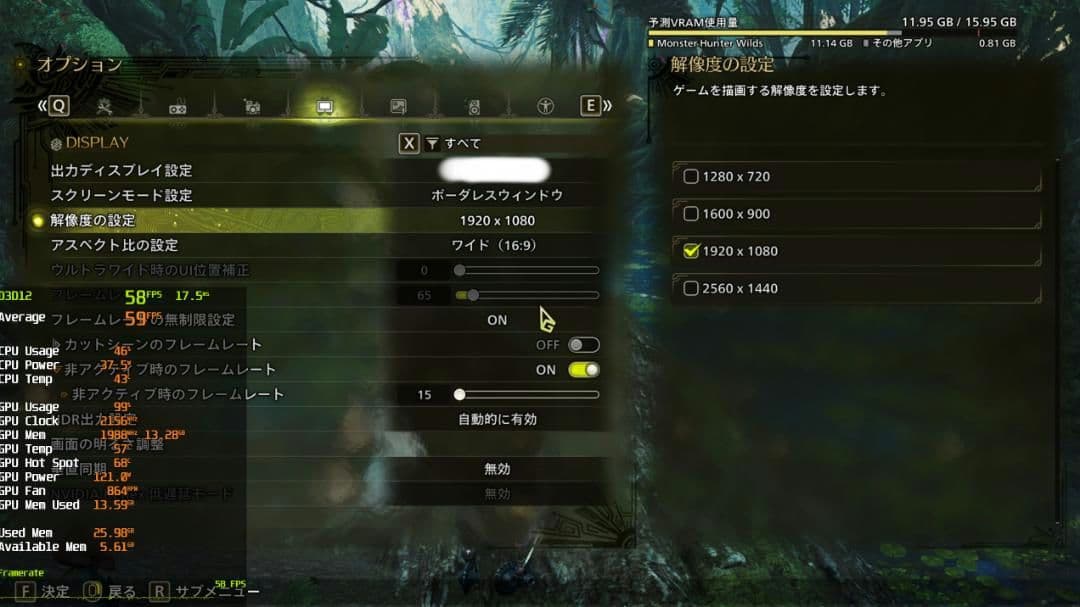Switch resolution to 2560 x 1440
1080x607 pixels.
691,289
